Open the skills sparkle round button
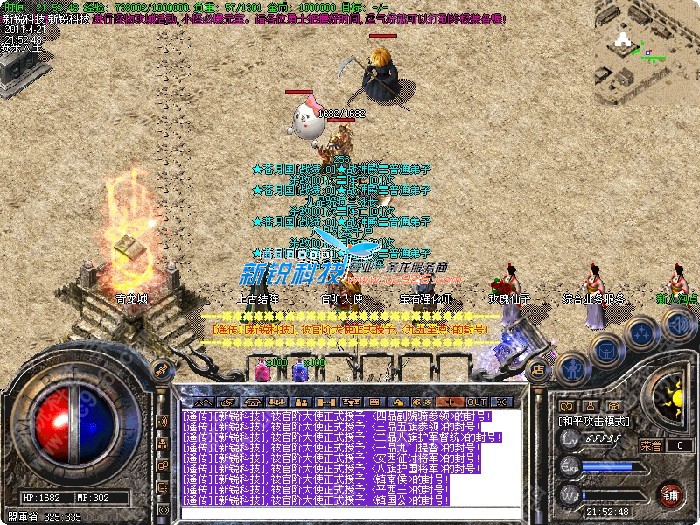Screen dimensions: 700x525 (641, 331)
